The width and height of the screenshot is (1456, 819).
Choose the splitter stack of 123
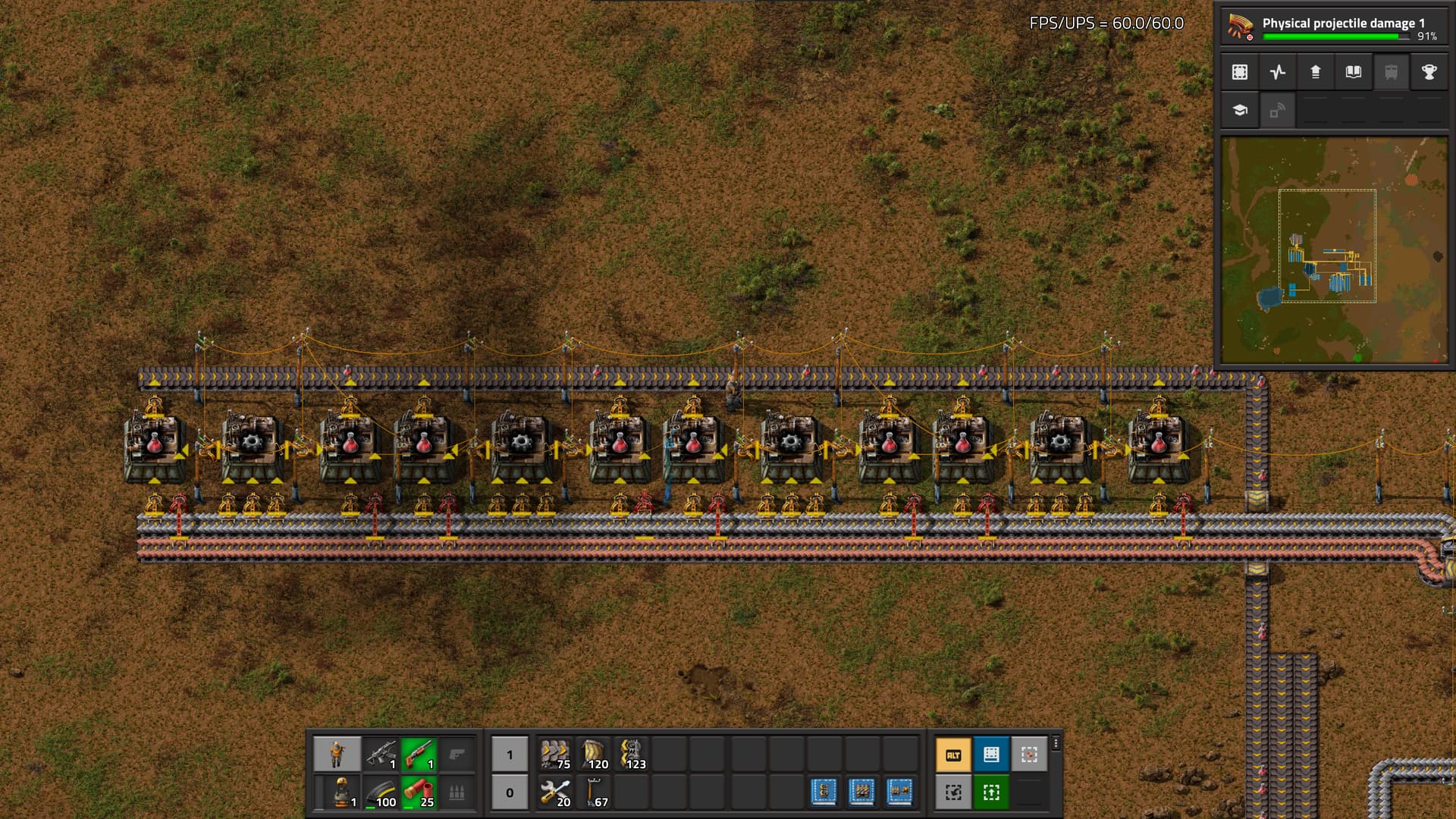pyautogui.click(x=631, y=755)
